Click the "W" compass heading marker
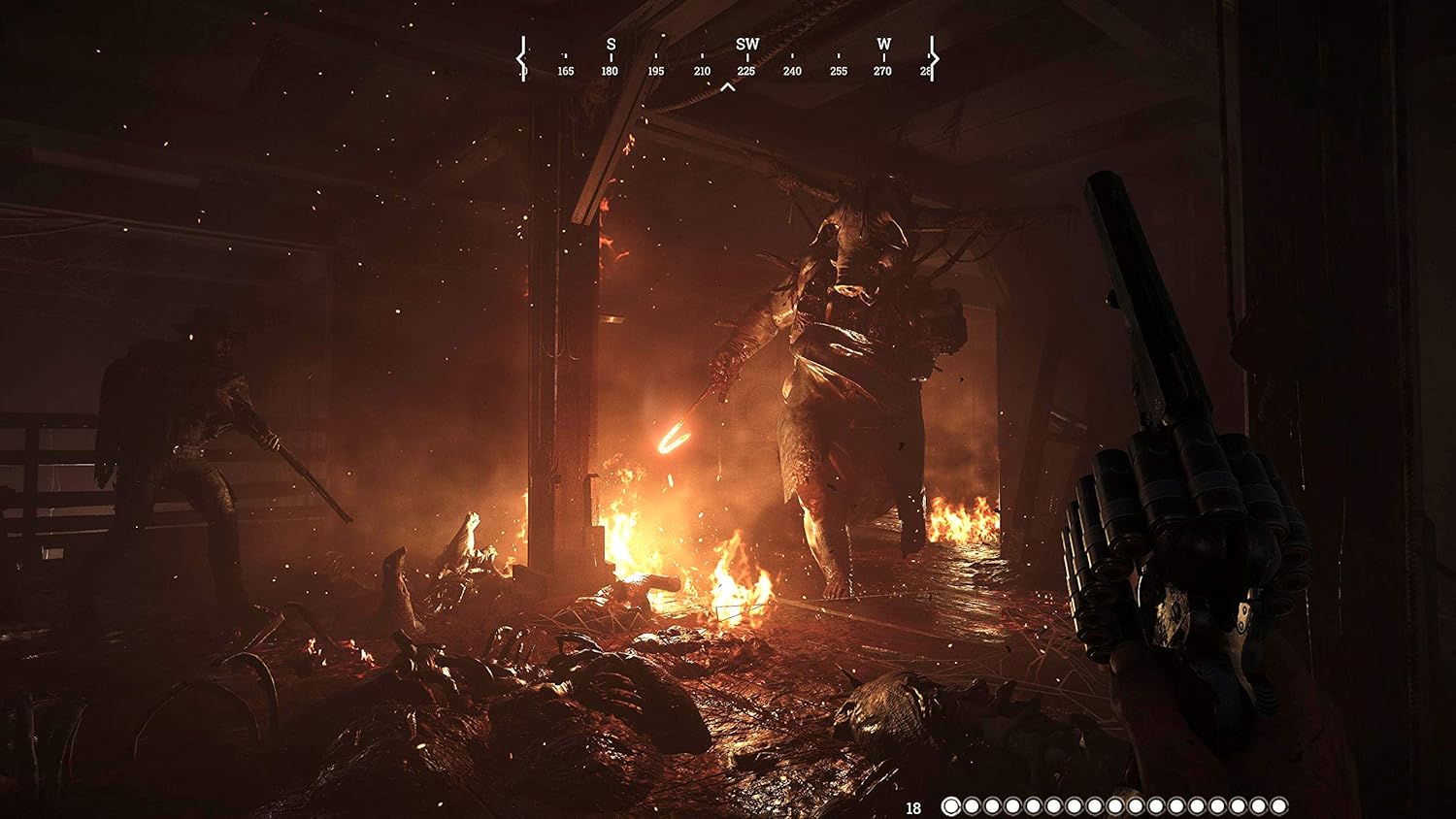This screenshot has width=1456, height=819. coord(883,44)
